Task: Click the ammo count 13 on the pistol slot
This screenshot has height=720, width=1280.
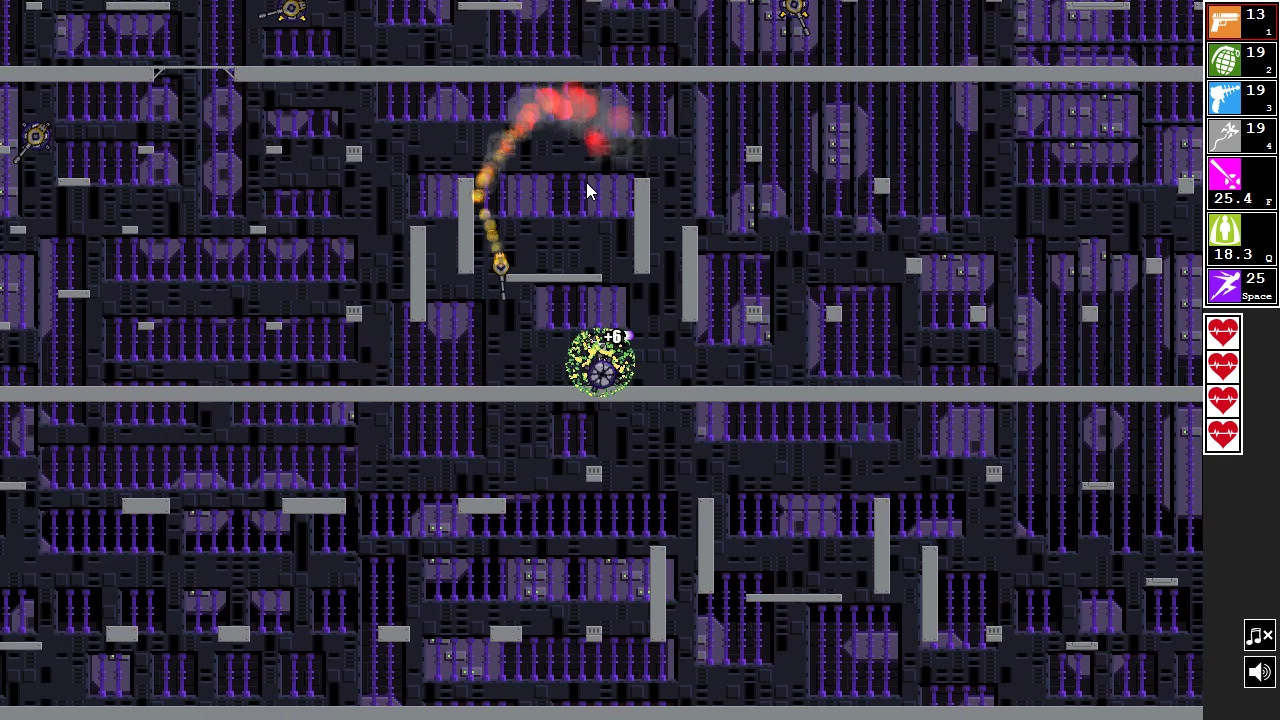Action: (x=1255, y=14)
